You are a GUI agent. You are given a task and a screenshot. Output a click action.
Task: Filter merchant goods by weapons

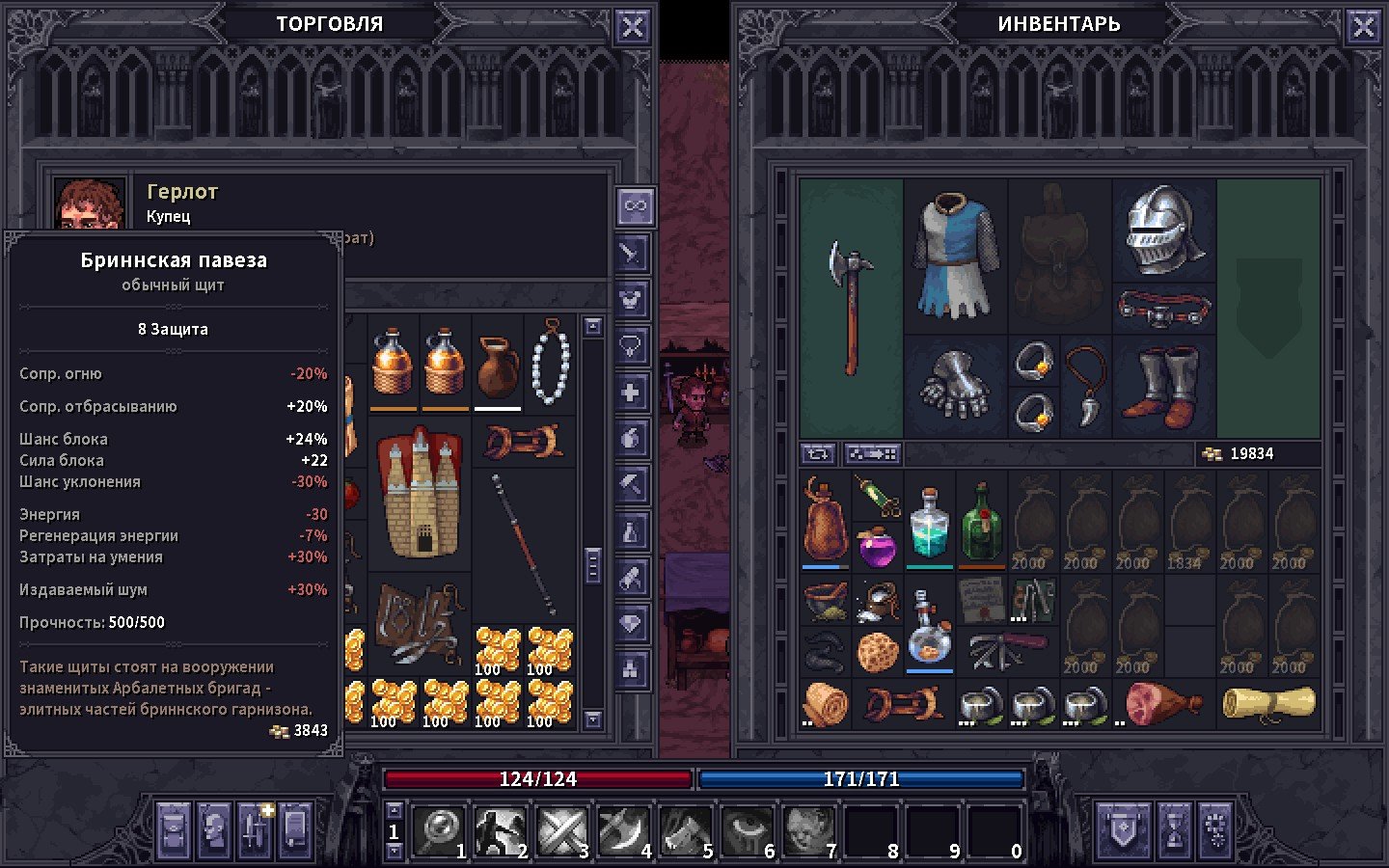pos(632,254)
